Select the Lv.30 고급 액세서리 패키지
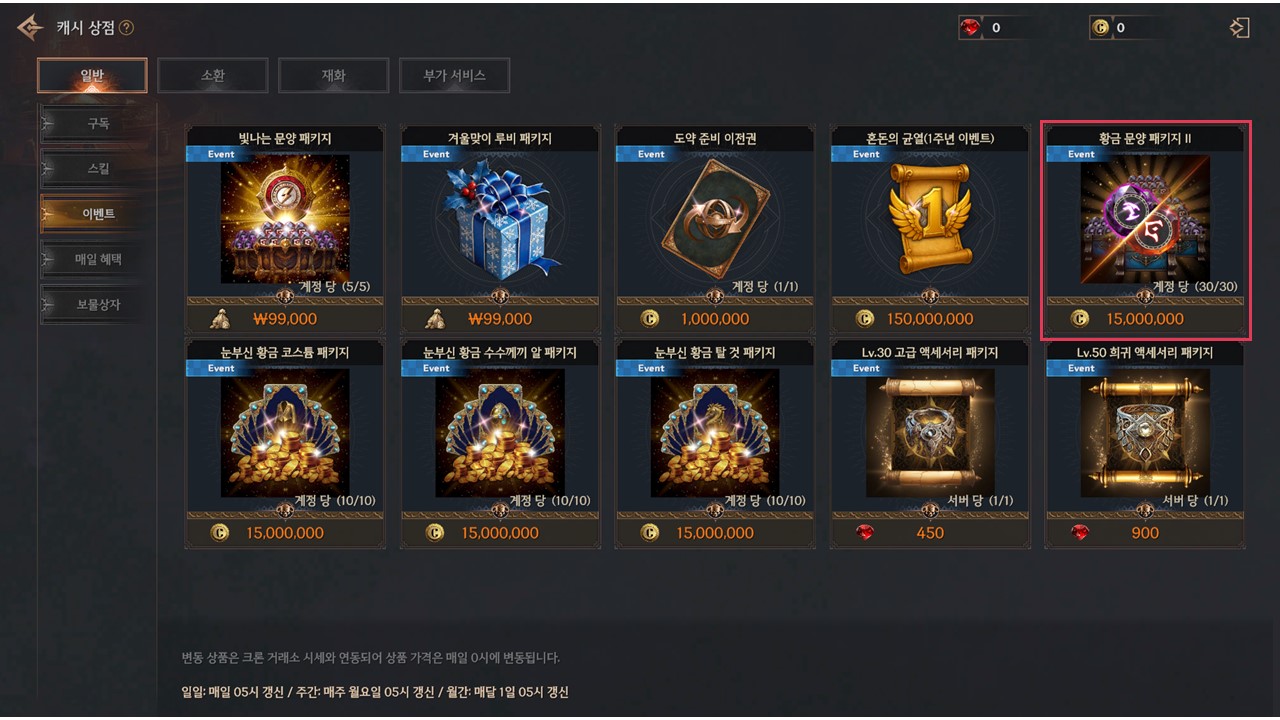 point(930,435)
